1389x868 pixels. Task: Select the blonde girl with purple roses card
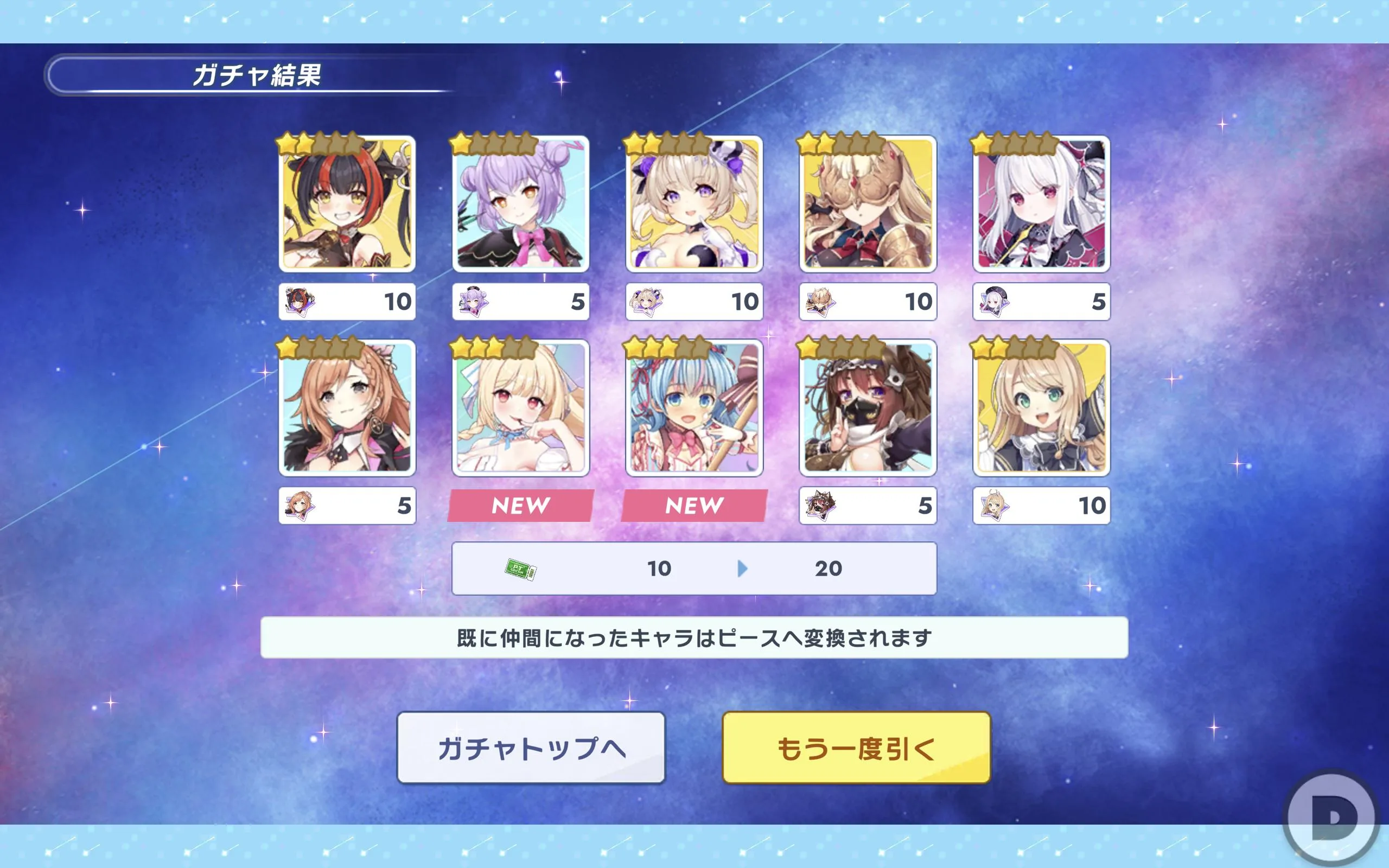pyautogui.click(x=694, y=204)
